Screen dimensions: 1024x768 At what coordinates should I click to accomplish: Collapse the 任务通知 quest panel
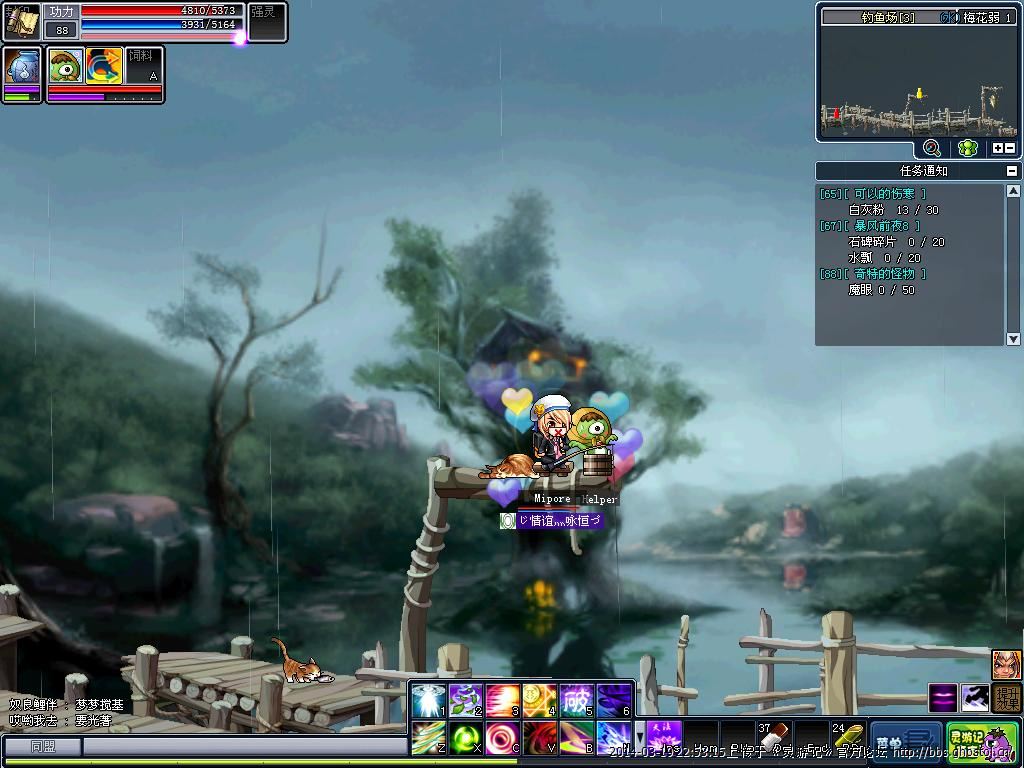1012,171
